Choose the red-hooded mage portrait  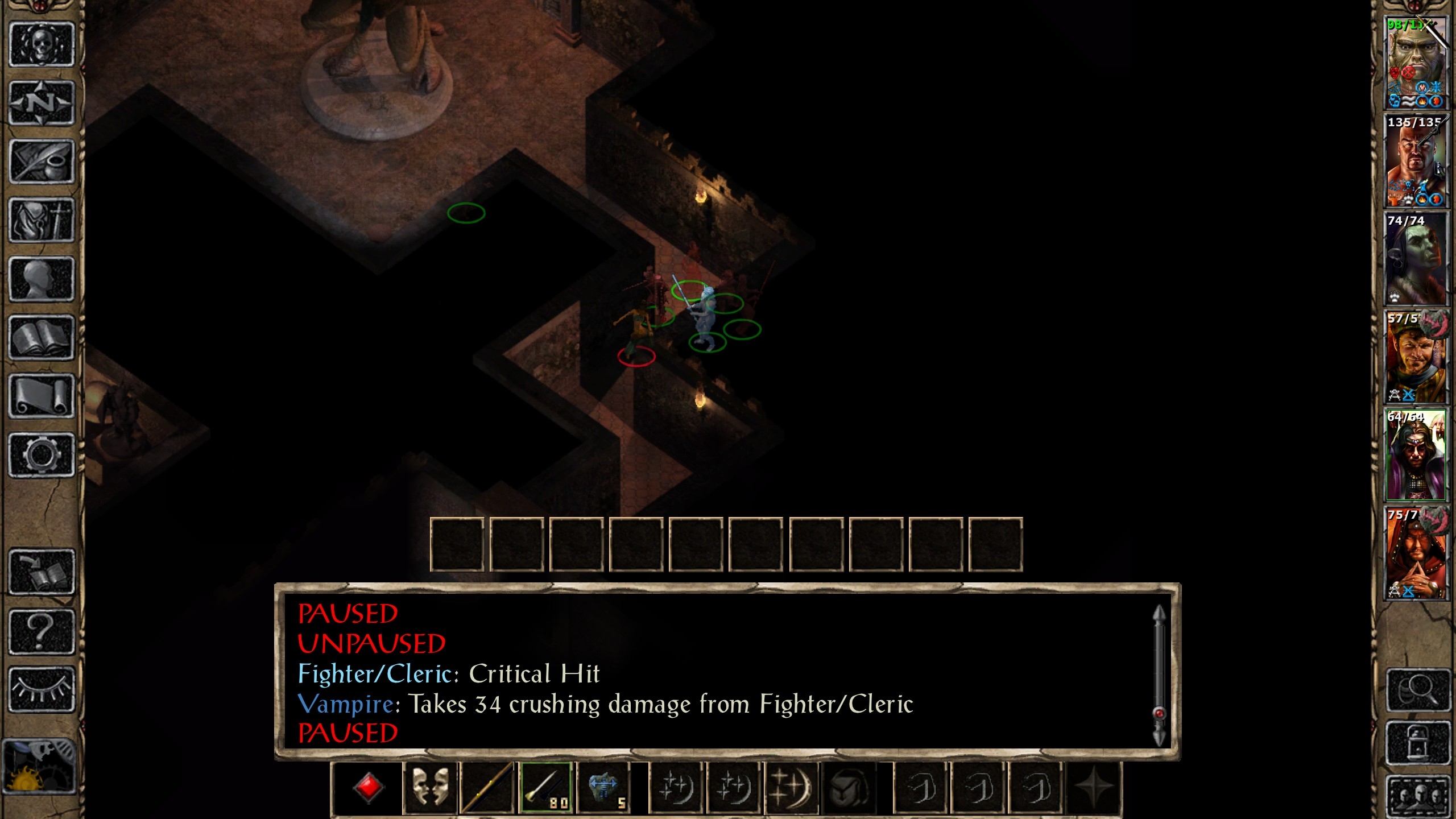pos(1416,553)
